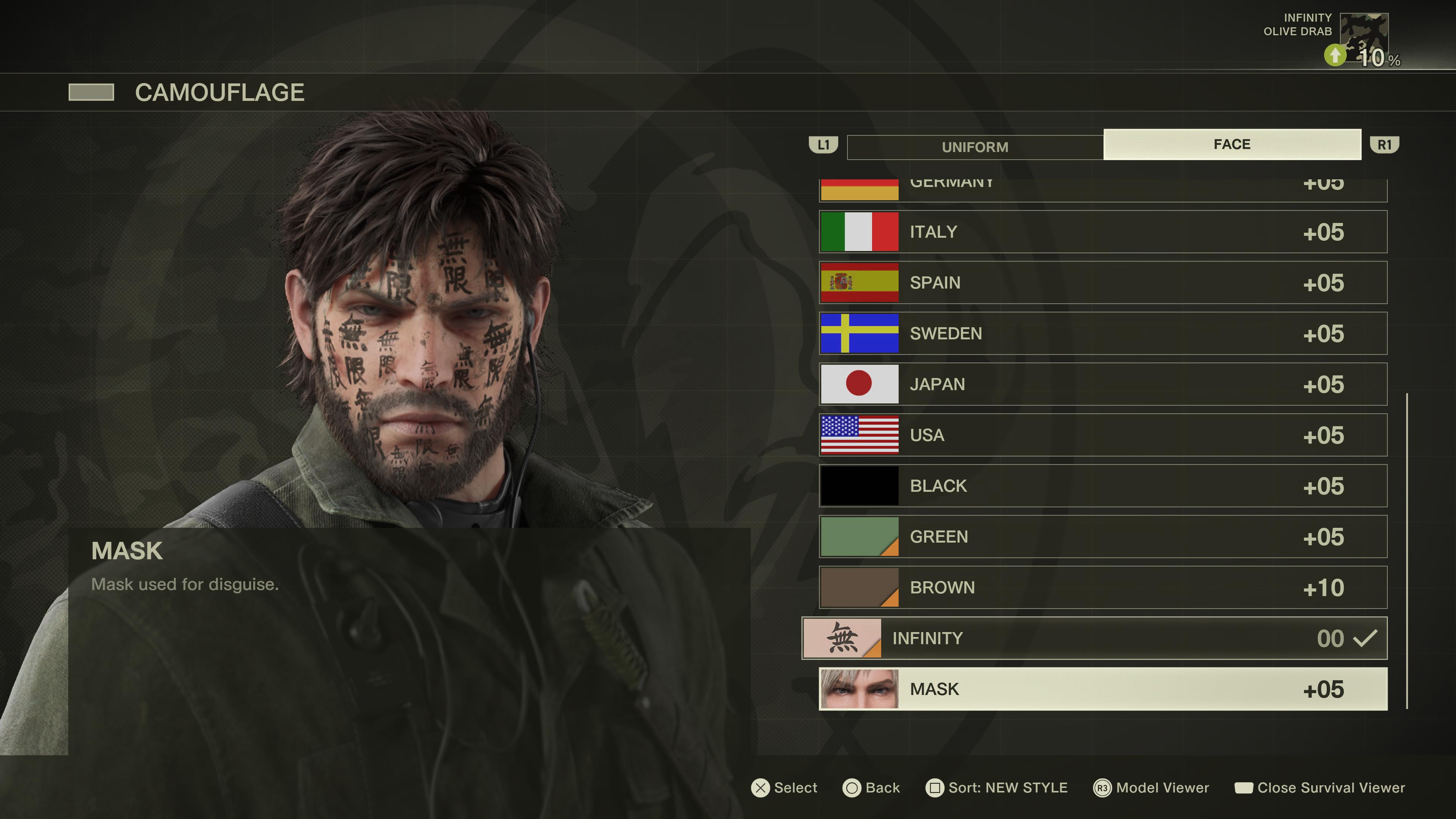Choose the USA flag face paint
The height and width of the screenshot is (819, 1456).
click(x=1102, y=435)
